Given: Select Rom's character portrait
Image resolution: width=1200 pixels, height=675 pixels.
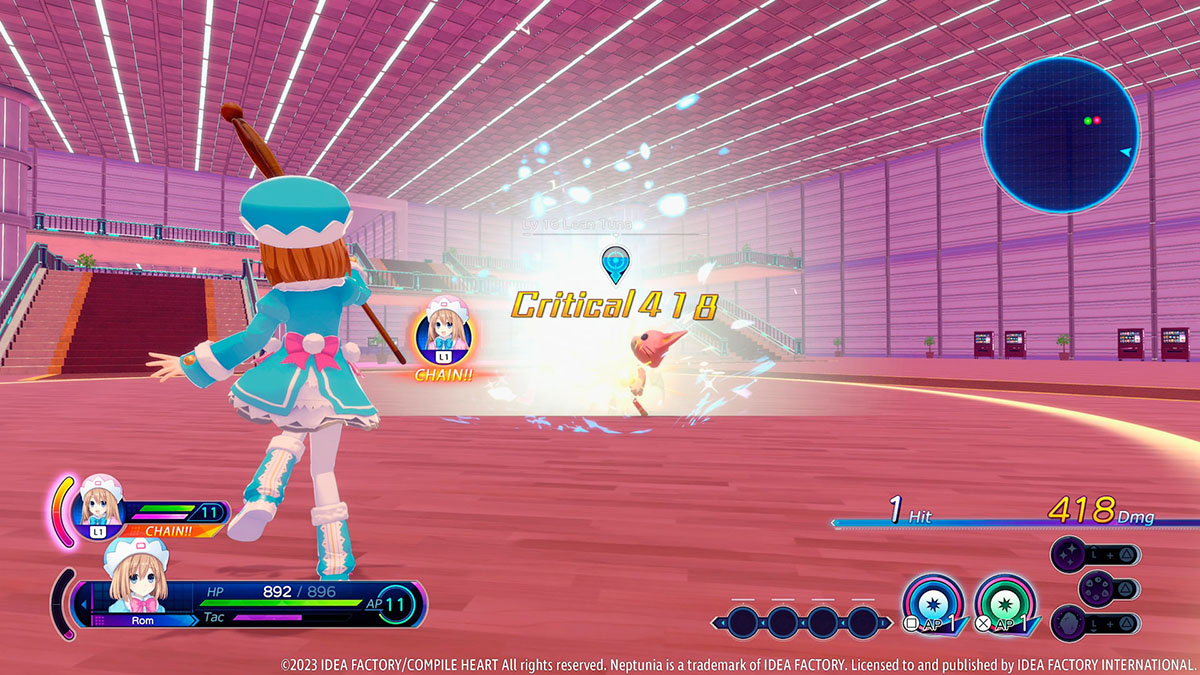Looking at the screenshot, I should coord(135,576).
